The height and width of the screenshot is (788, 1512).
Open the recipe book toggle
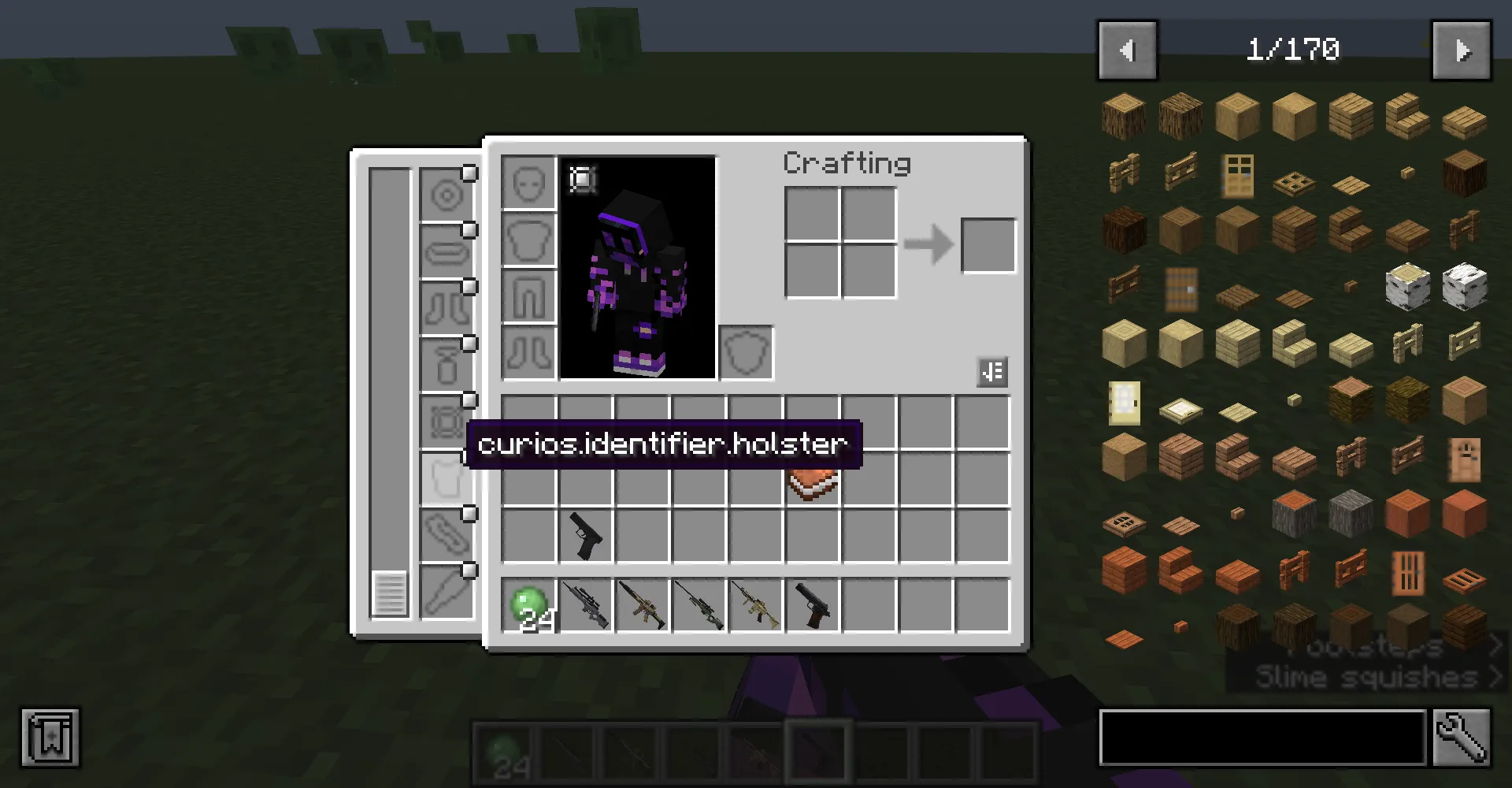pos(992,371)
